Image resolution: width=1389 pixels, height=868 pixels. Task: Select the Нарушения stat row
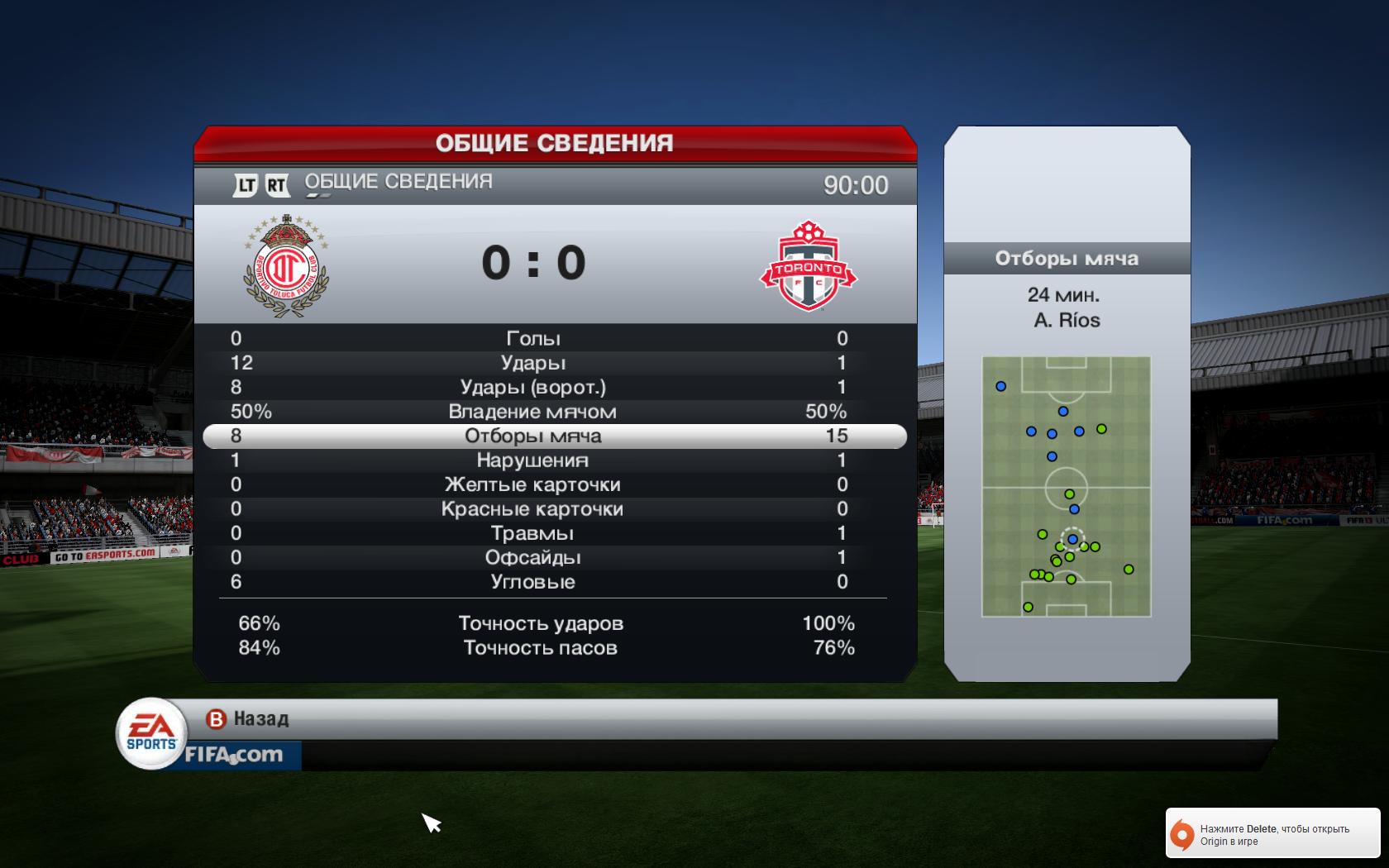pos(533,460)
